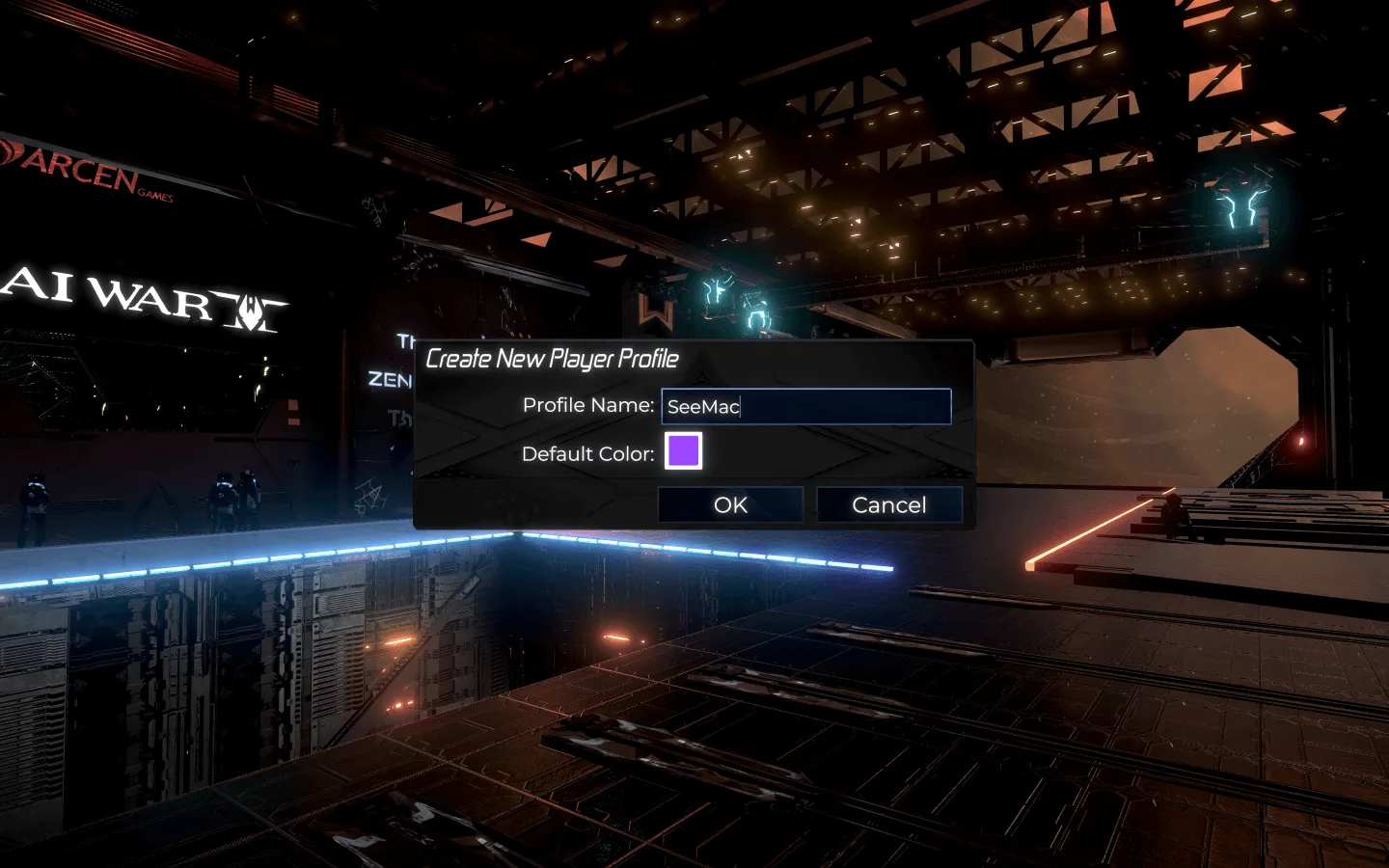Image resolution: width=1389 pixels, height=868 pixels.
Task: Confirm the new profile with OK
Action: 730,504
